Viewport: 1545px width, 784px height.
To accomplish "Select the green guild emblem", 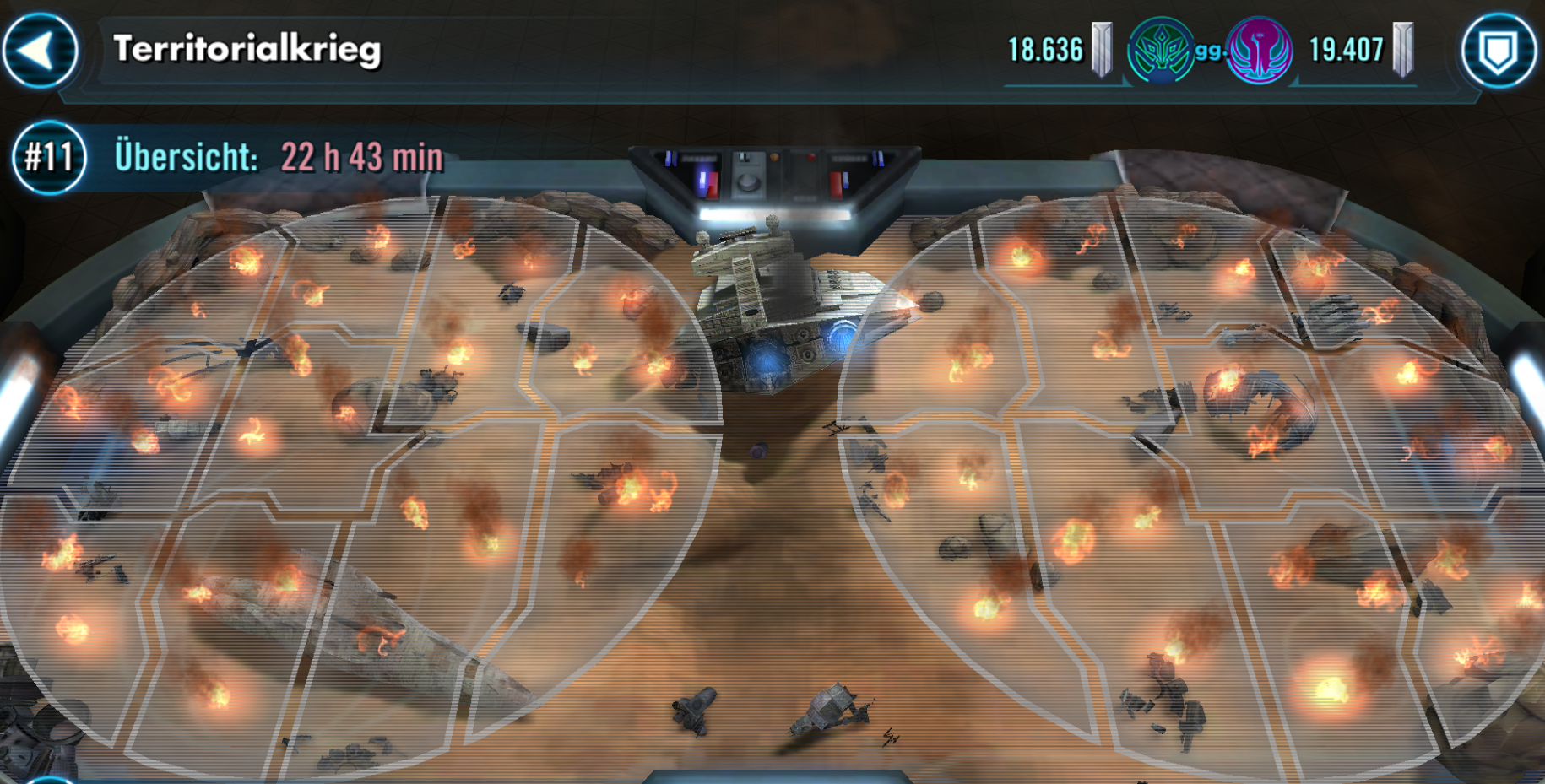I will click(1160, 51).
